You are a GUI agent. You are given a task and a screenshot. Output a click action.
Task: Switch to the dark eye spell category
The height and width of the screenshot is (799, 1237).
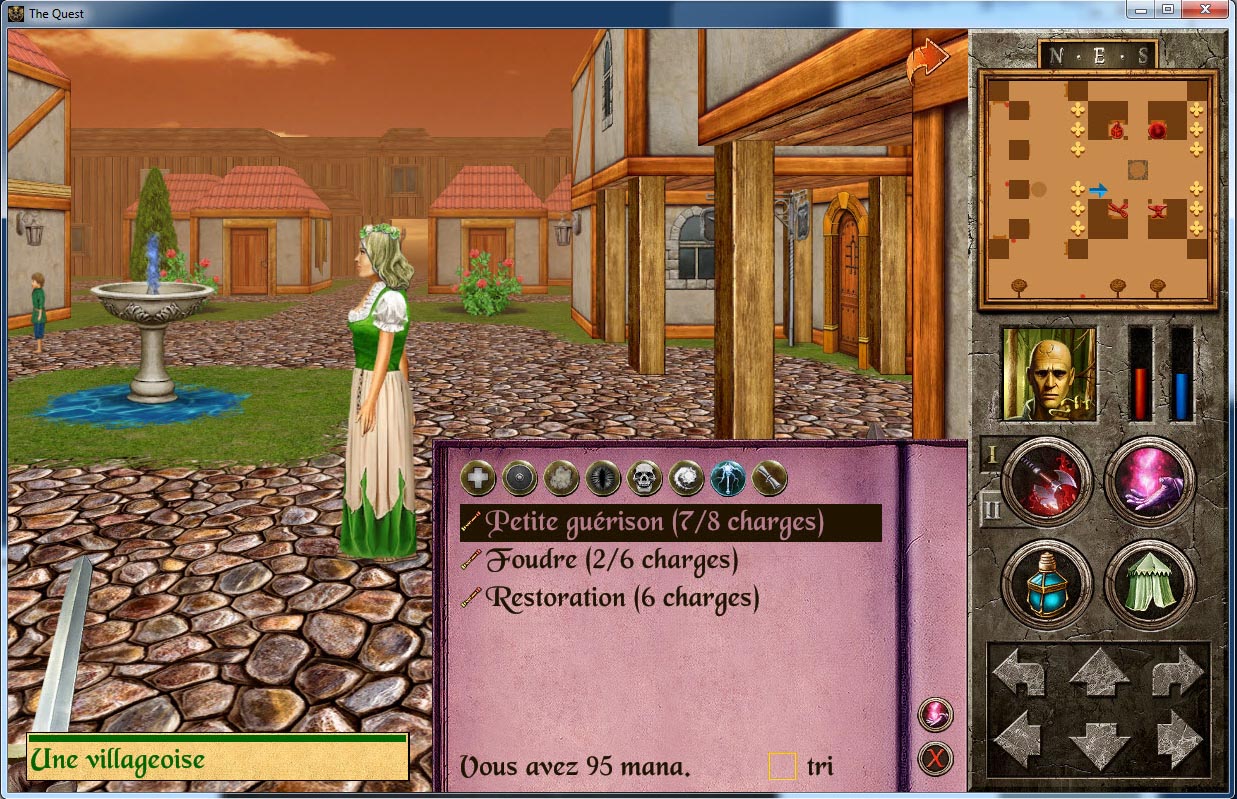[604, 479]
